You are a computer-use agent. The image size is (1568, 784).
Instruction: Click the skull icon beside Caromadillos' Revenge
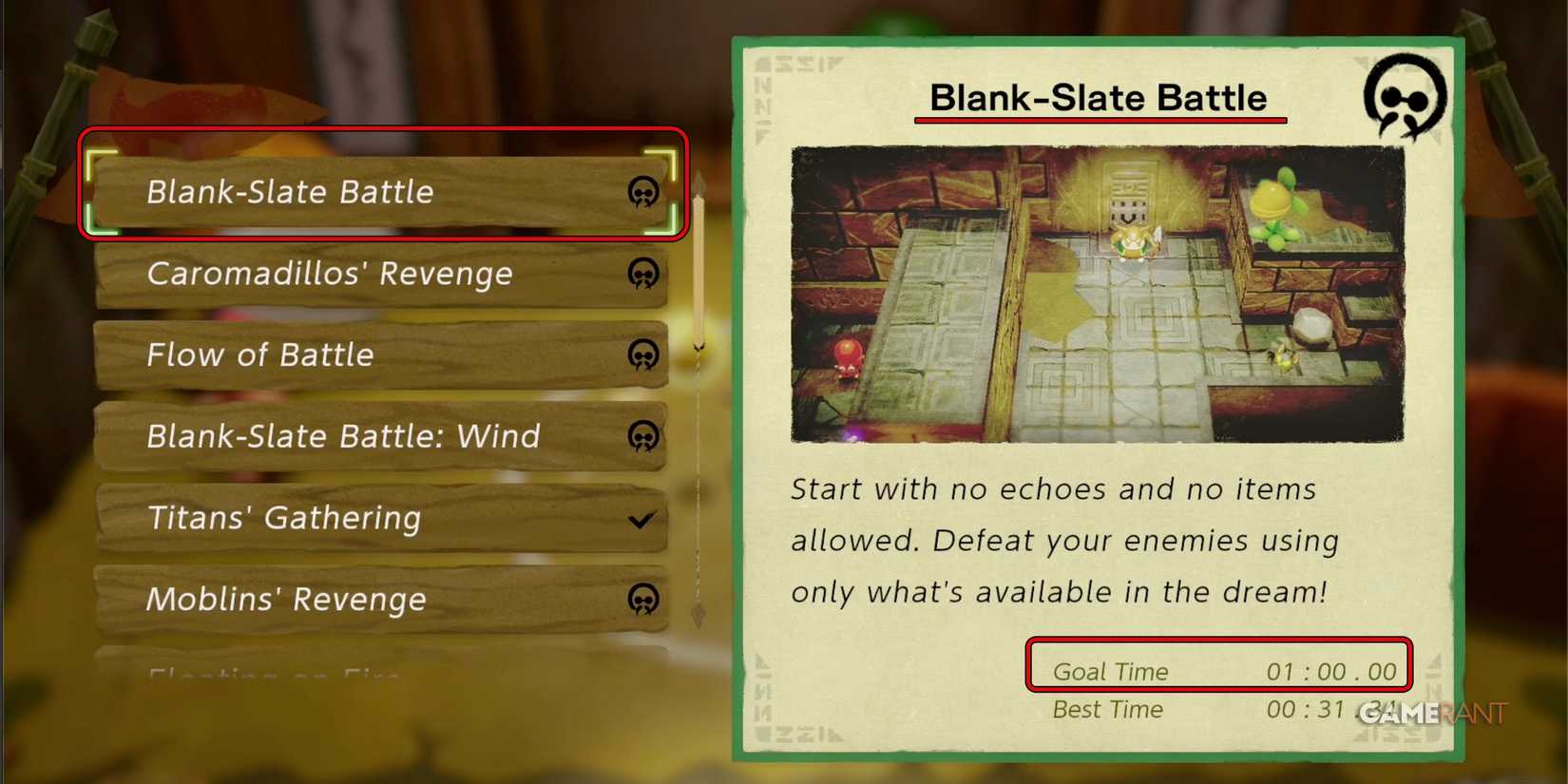pyautogui.click(x=643, y=274)
